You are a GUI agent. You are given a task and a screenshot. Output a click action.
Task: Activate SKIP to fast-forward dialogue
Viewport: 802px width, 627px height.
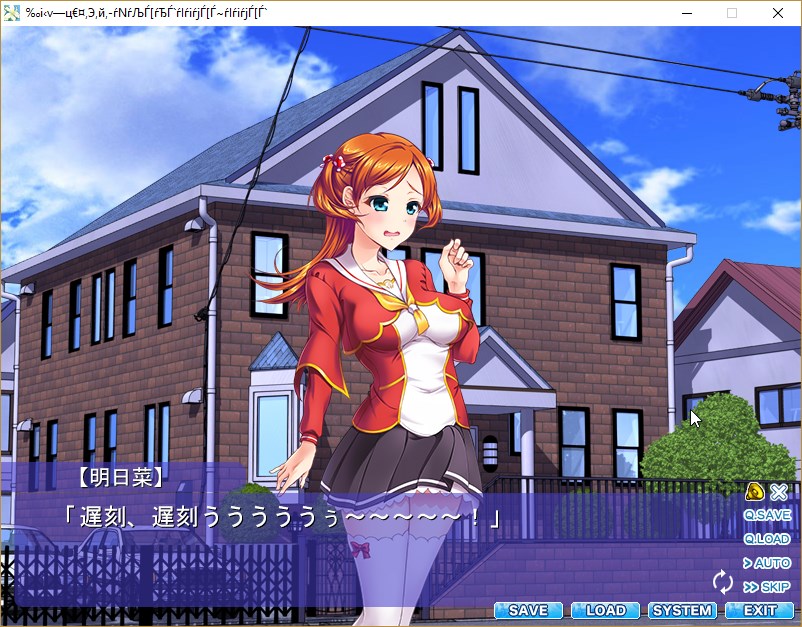click(x=767, y=587)
